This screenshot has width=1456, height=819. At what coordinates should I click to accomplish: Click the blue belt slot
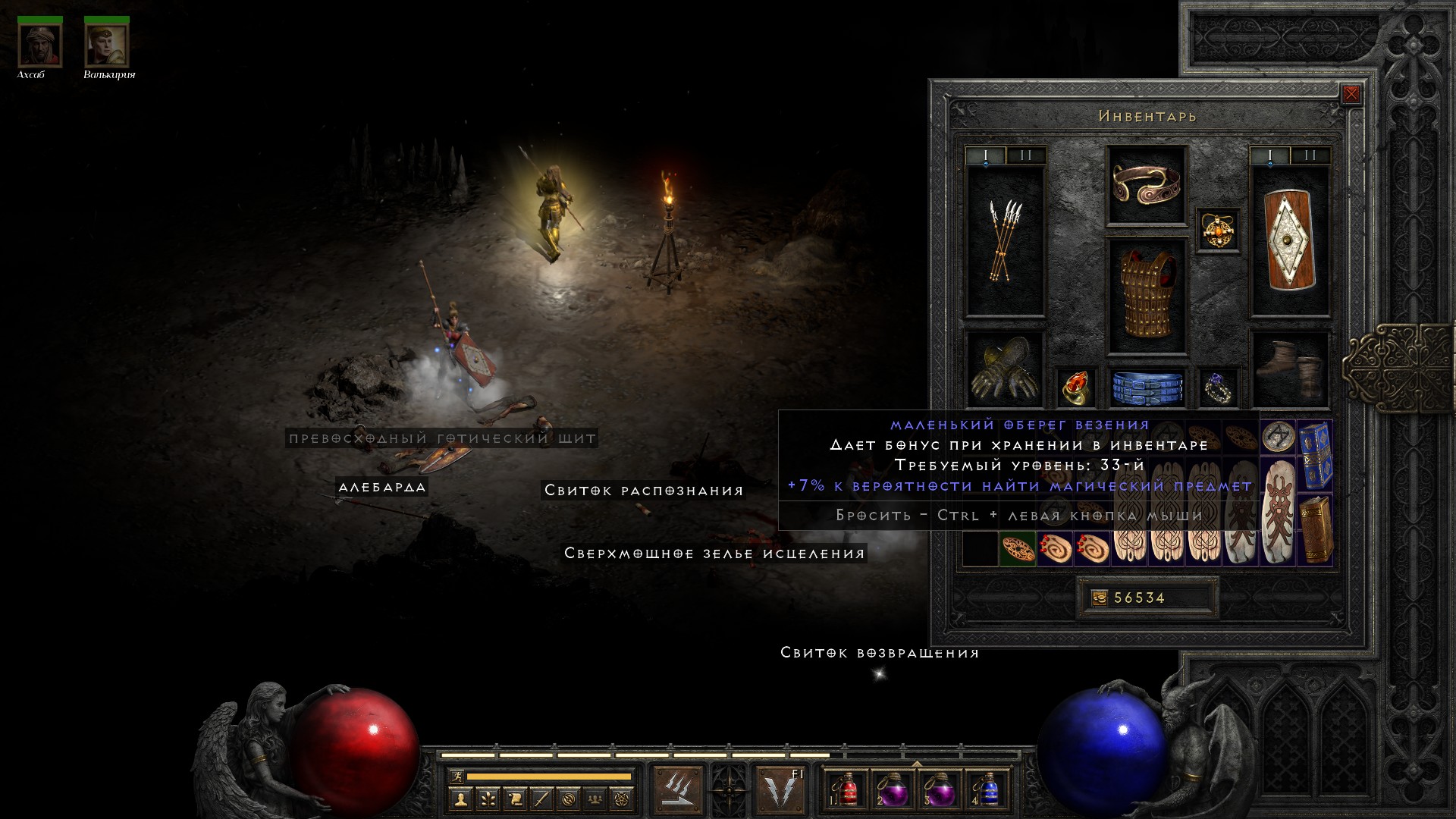[x=1146, y=387]
